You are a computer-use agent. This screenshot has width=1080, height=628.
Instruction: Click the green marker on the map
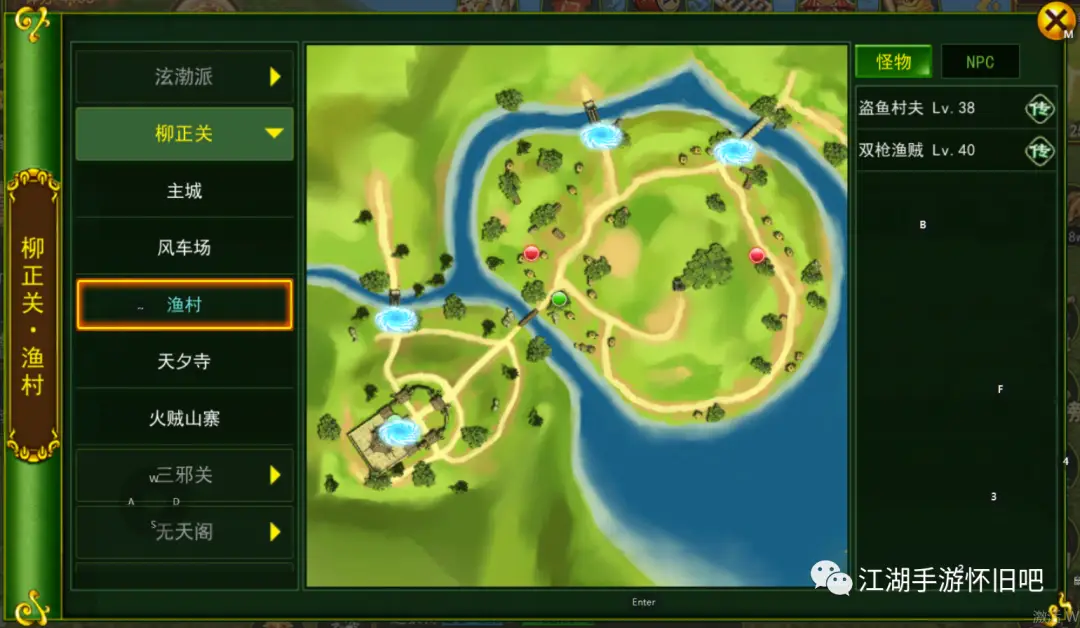(x=559, y=298)
